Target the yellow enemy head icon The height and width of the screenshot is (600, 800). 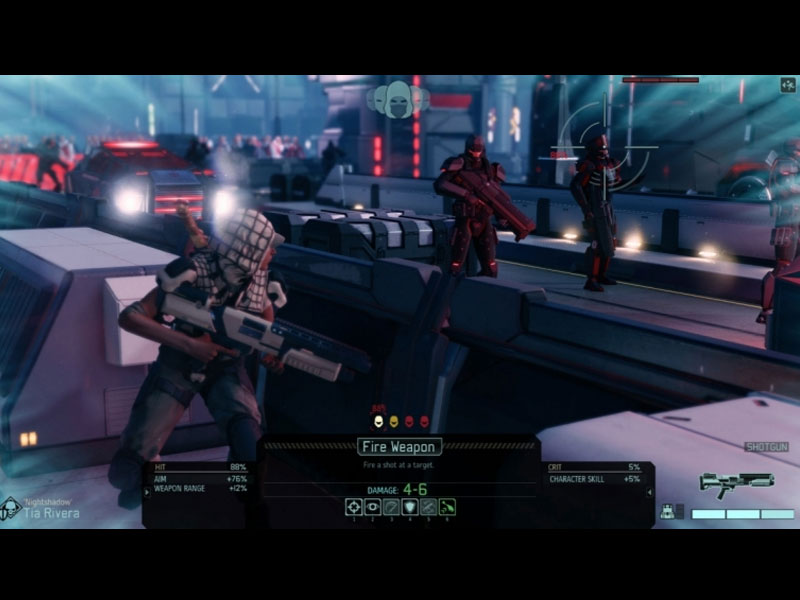(394, 422)
